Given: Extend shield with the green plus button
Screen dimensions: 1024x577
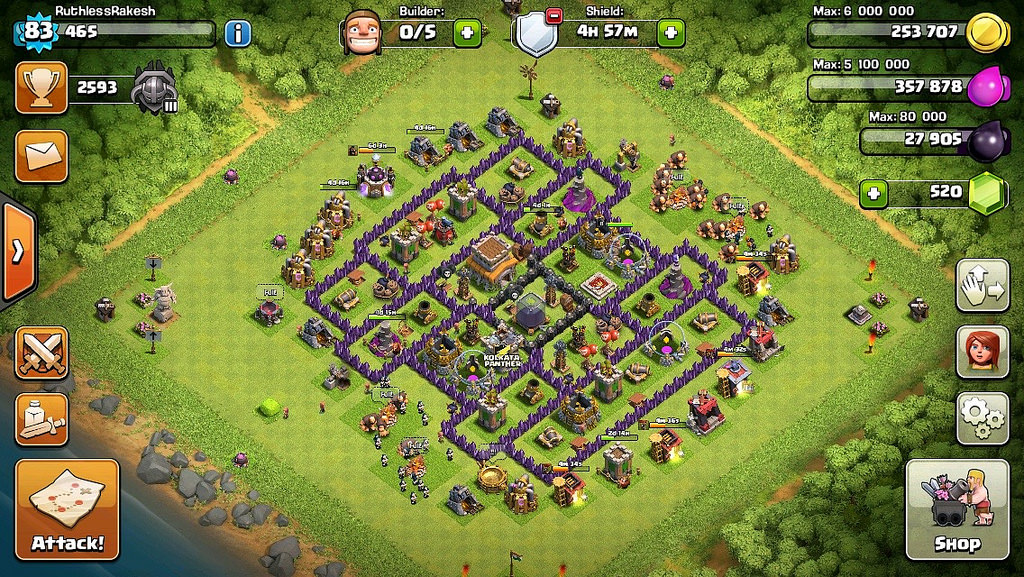Looking at the screenshot, I should (x=671, y=33).
